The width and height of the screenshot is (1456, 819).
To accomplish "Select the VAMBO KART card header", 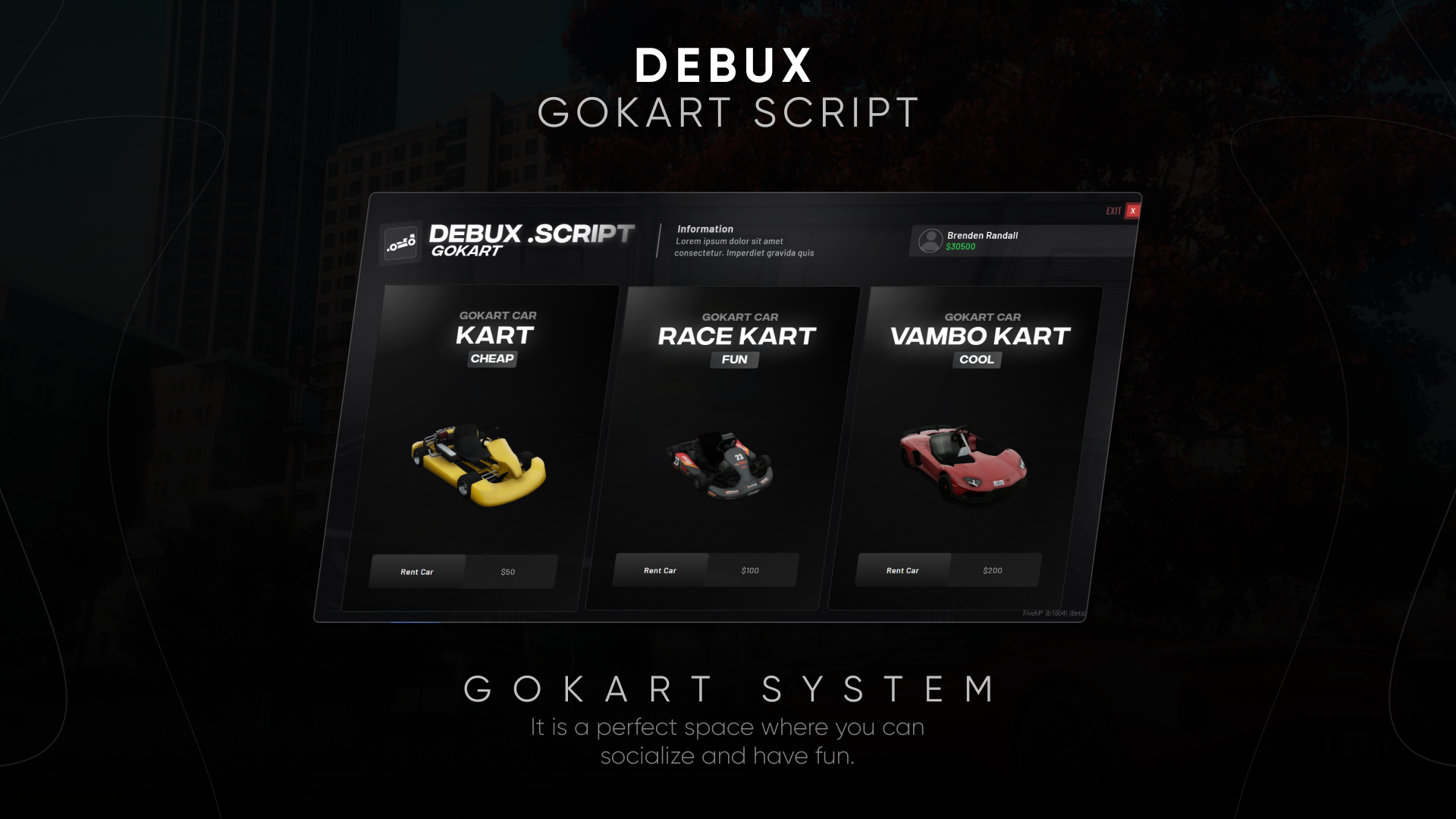I will point(980,336).
